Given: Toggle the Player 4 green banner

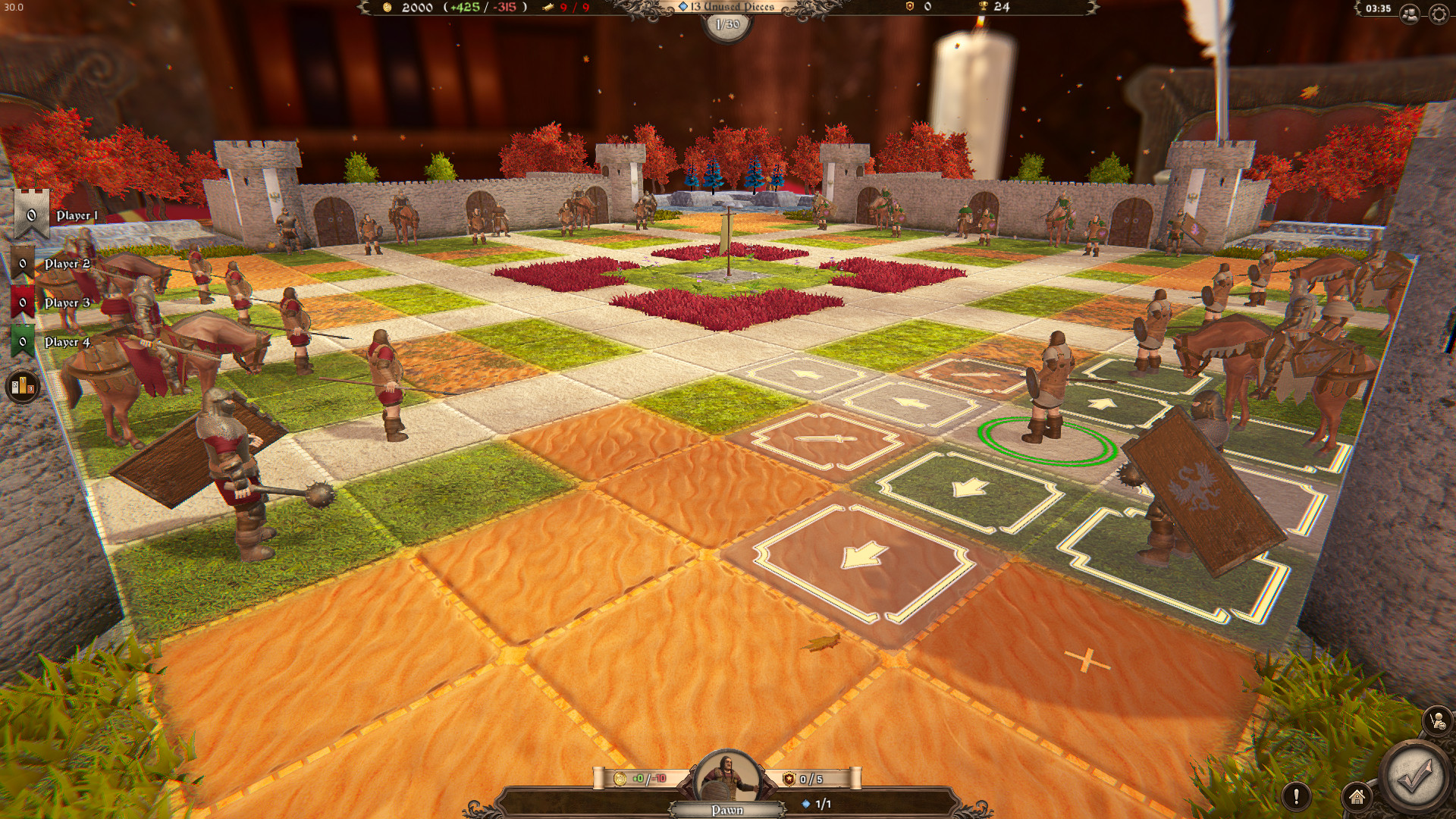Looking at the screenshot, I should click(23, 341).
